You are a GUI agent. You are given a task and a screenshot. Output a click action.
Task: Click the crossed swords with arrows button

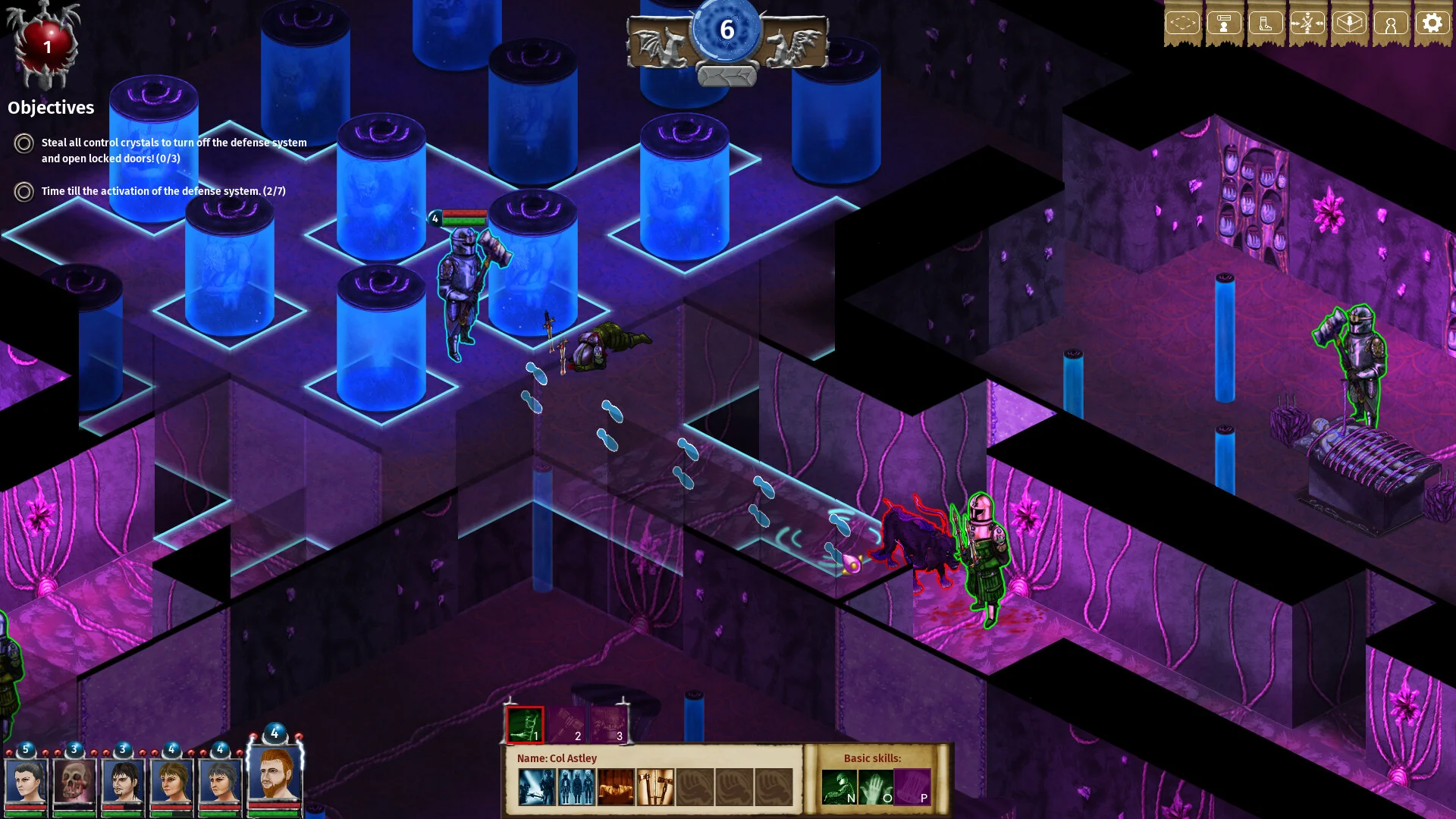coord(1307,24)
